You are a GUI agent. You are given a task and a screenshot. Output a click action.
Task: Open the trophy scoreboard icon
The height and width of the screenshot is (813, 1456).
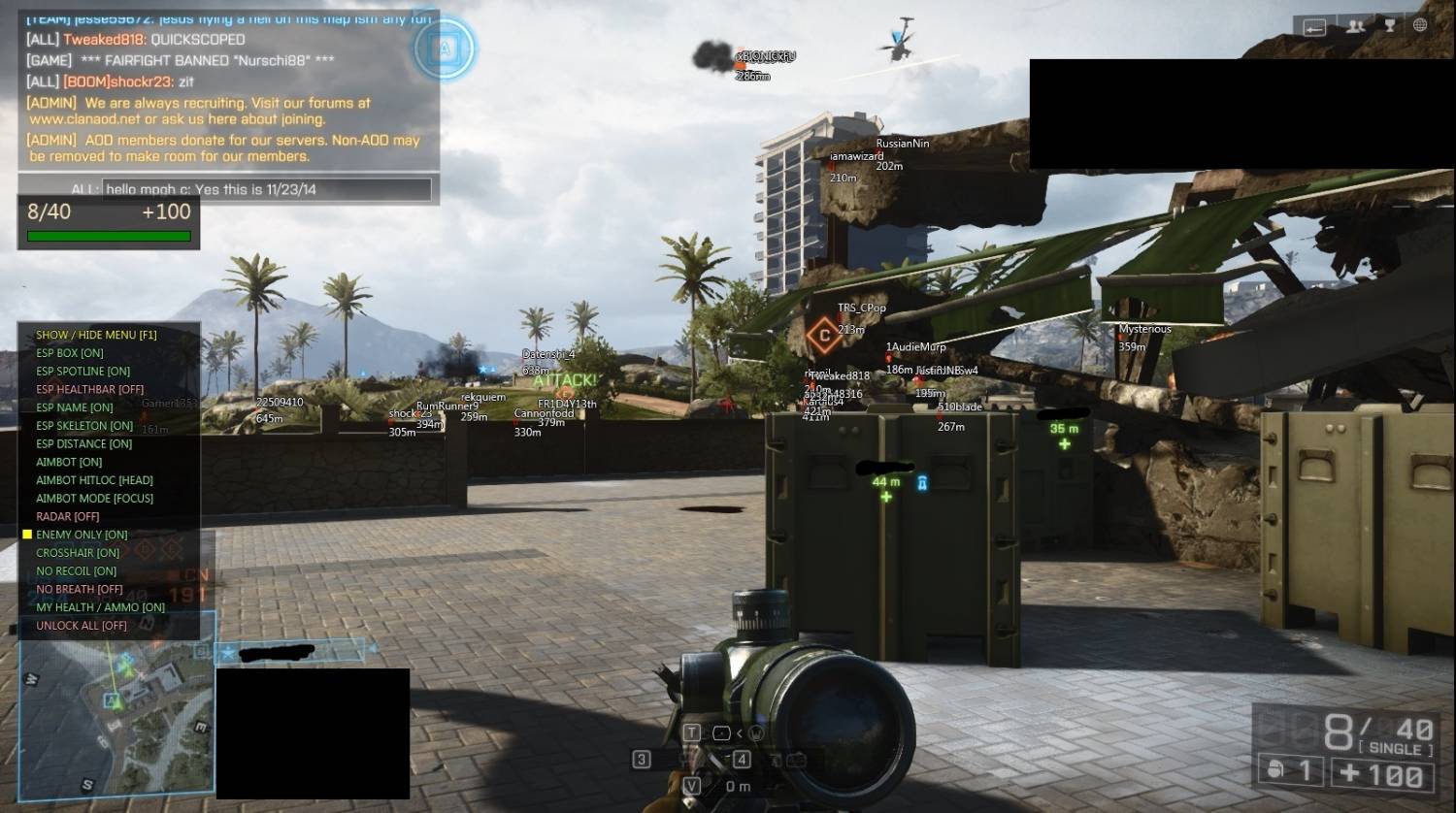(1389, 26)
